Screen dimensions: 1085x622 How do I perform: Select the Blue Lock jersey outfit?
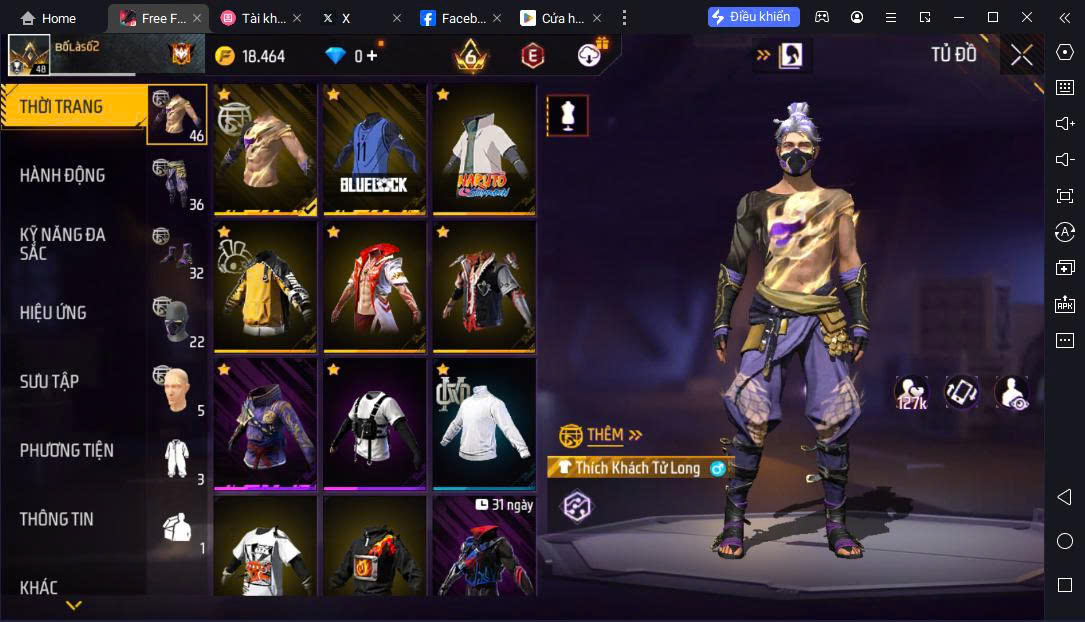coord(374,150)
